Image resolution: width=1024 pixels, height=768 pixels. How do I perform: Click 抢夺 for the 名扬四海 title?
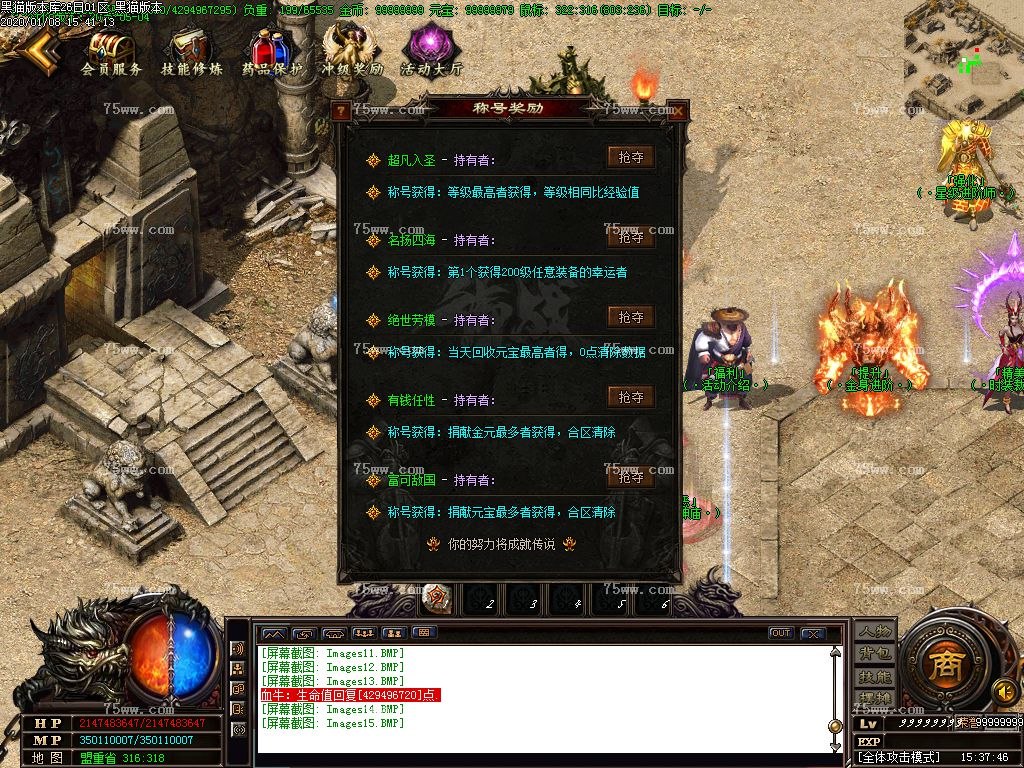(x=630, y=237)
